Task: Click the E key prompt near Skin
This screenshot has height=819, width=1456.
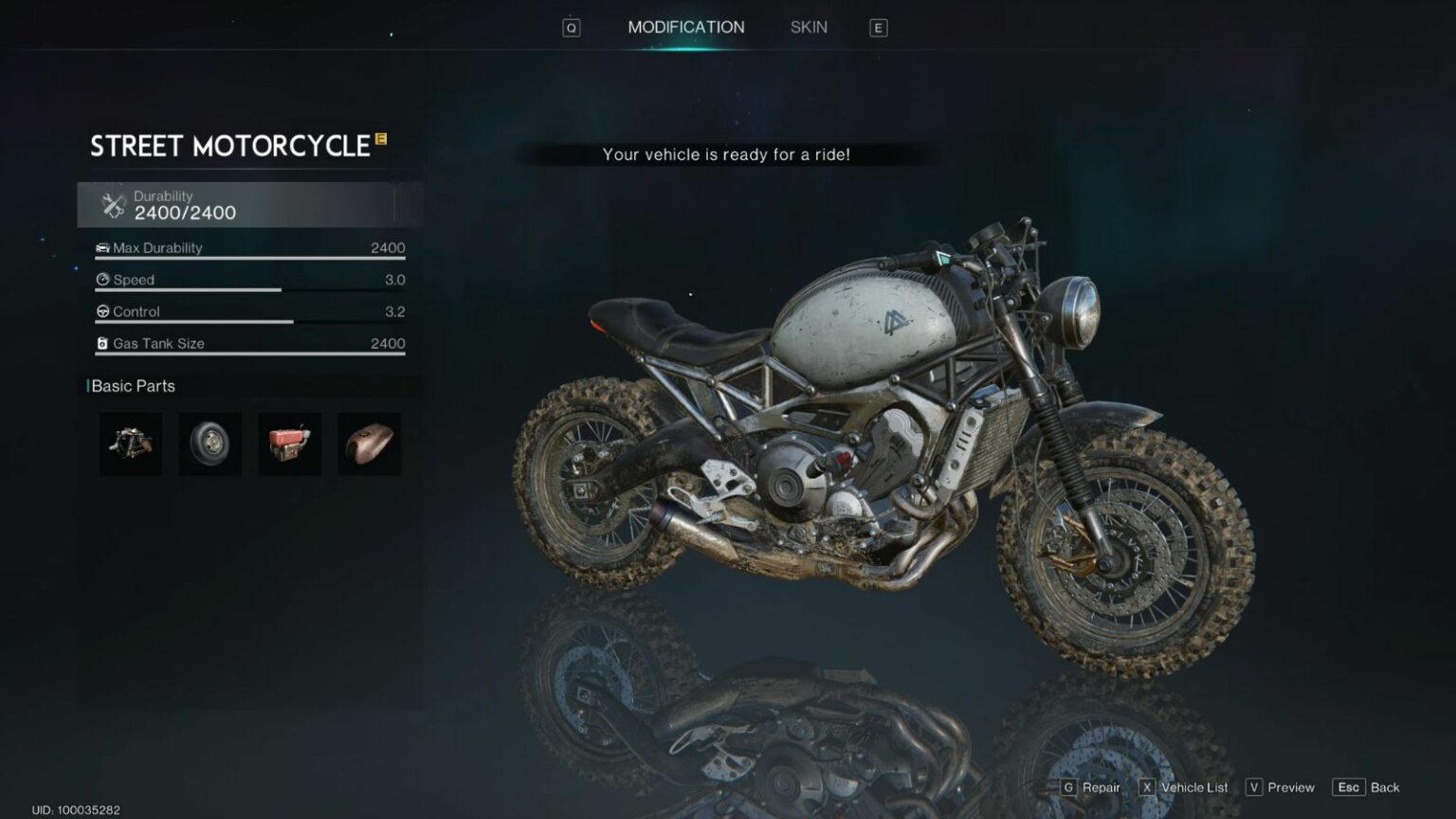Action: tap(878, 27)
